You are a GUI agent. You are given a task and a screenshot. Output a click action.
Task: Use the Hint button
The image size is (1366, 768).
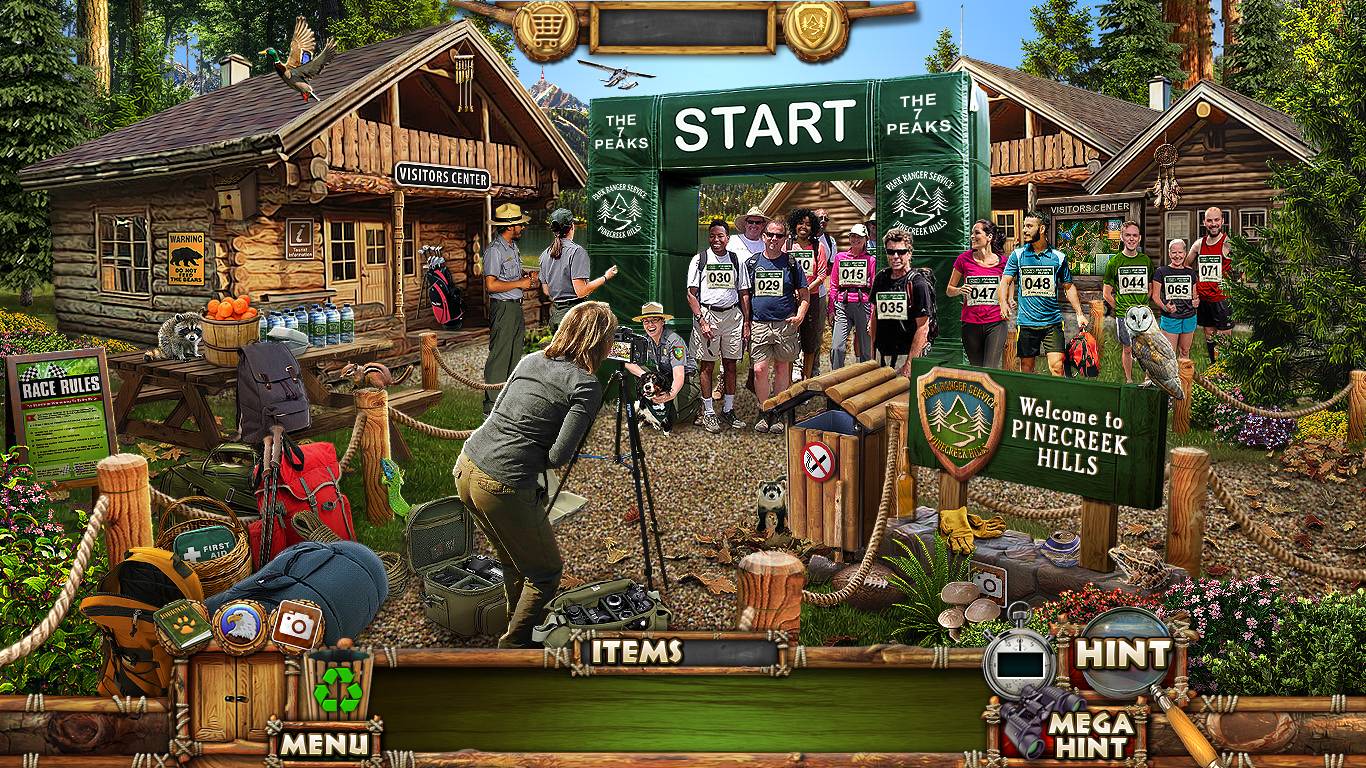[x=1121, y=655]
